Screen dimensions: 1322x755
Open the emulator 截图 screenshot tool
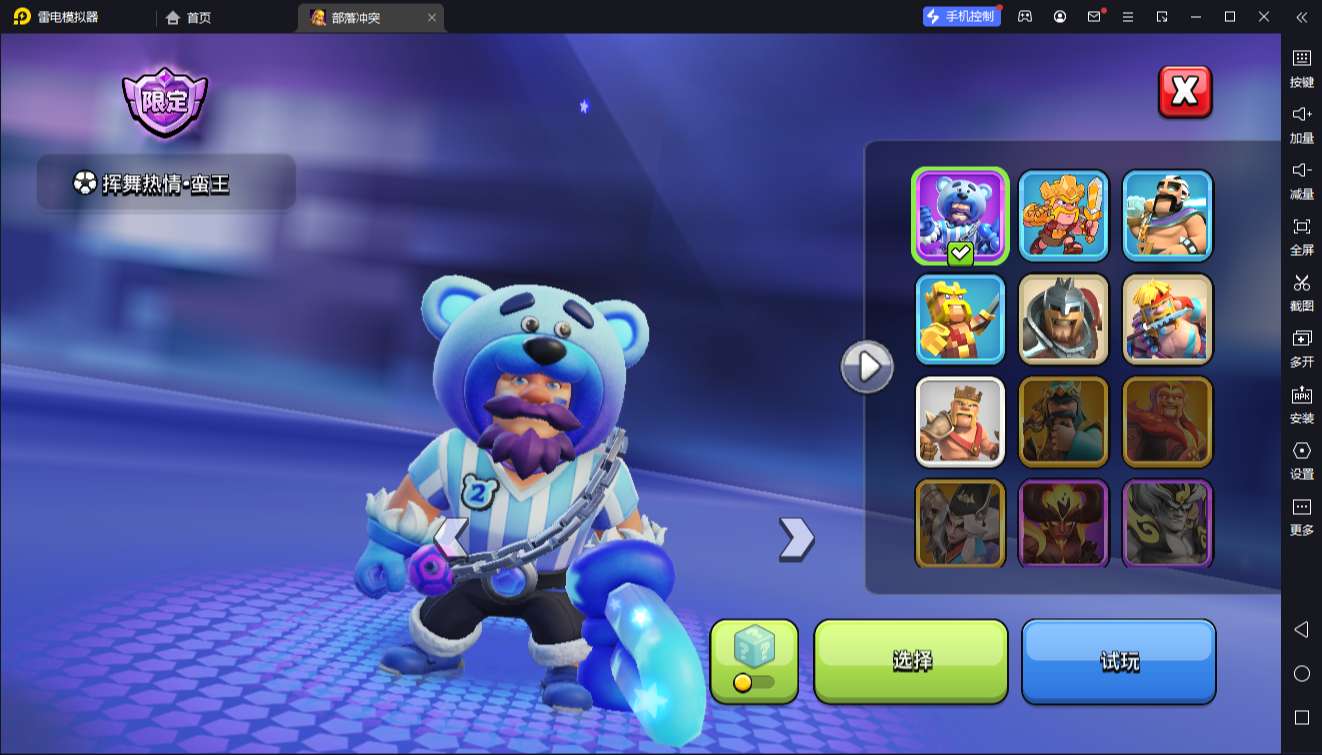coord(1301,291)
